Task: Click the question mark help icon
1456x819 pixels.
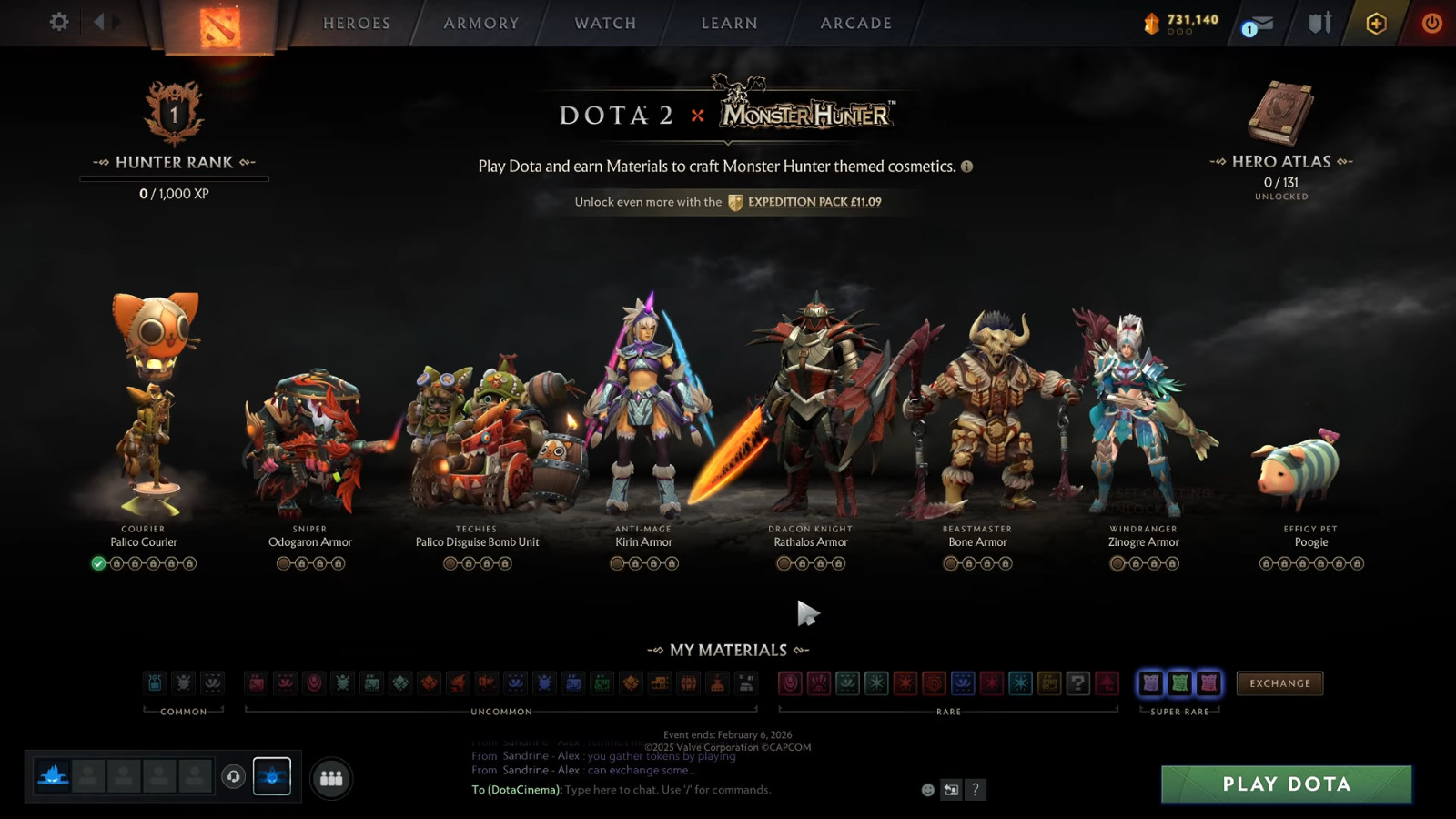Action: point(976,790)
